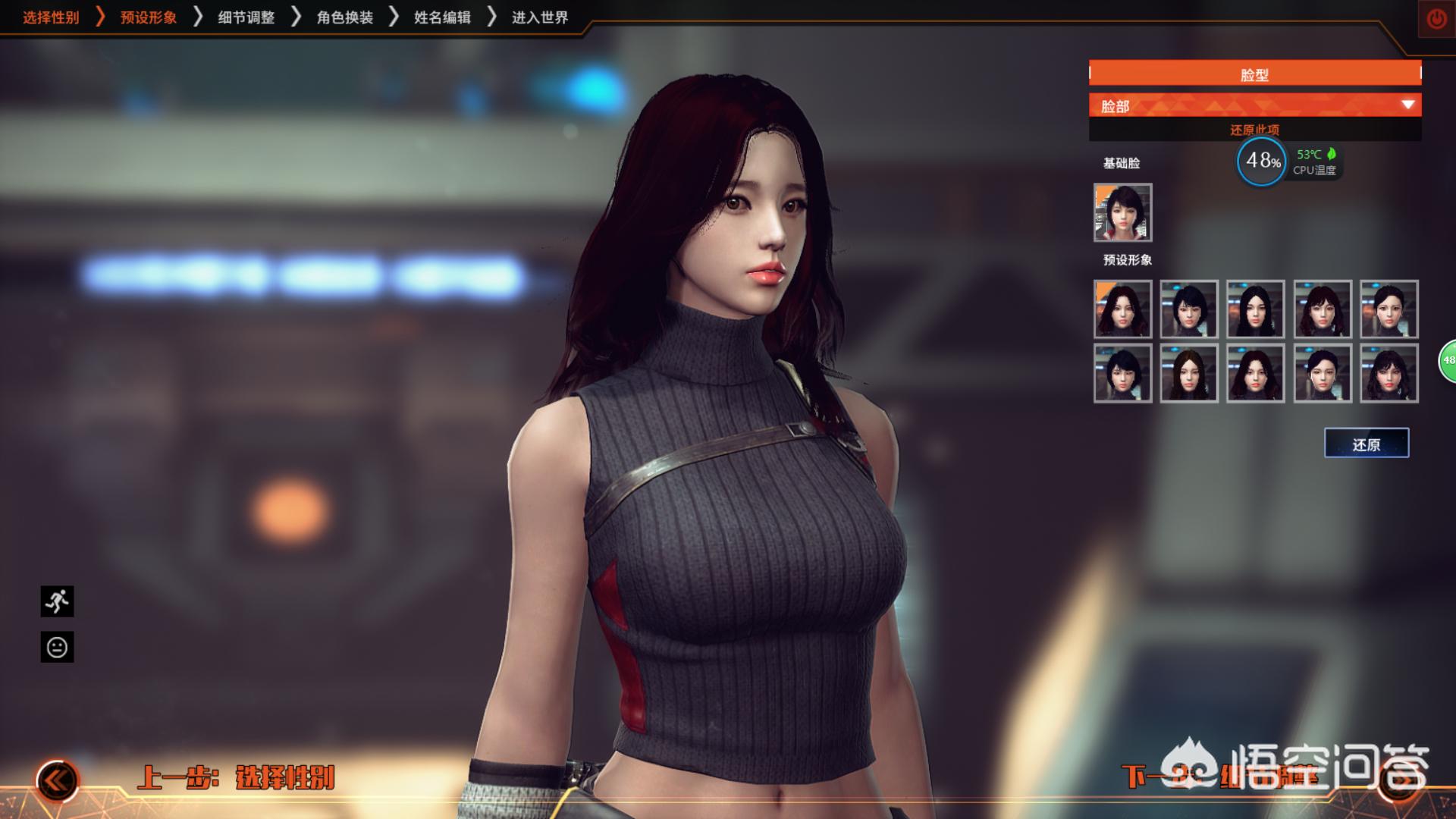The width and height of the screenshot is (1456, 819).
Task: Go back with the orange arrow button
Action: tap(58, 780)
